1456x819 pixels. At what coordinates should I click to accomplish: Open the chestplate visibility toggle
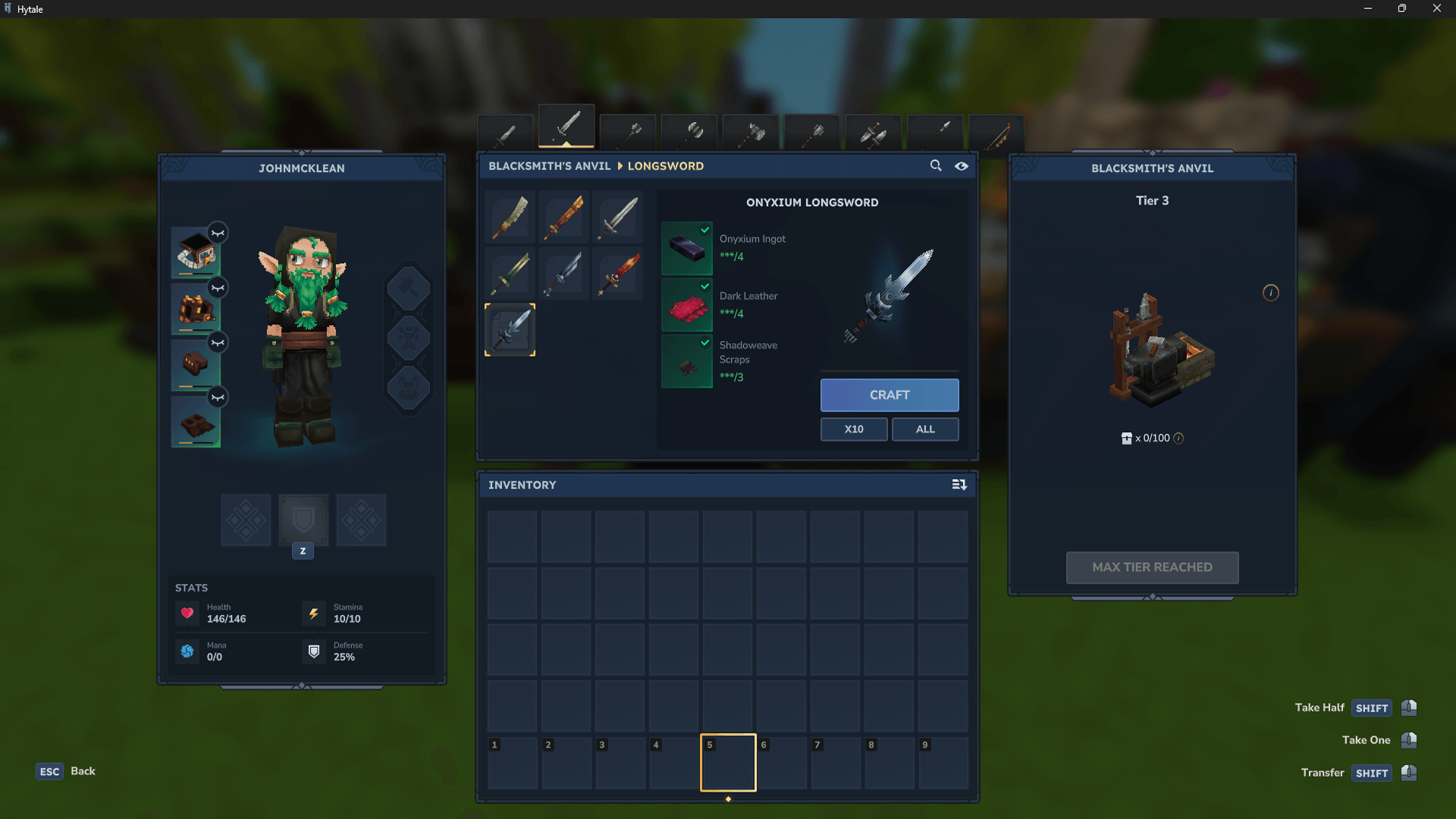click(218, 288)
